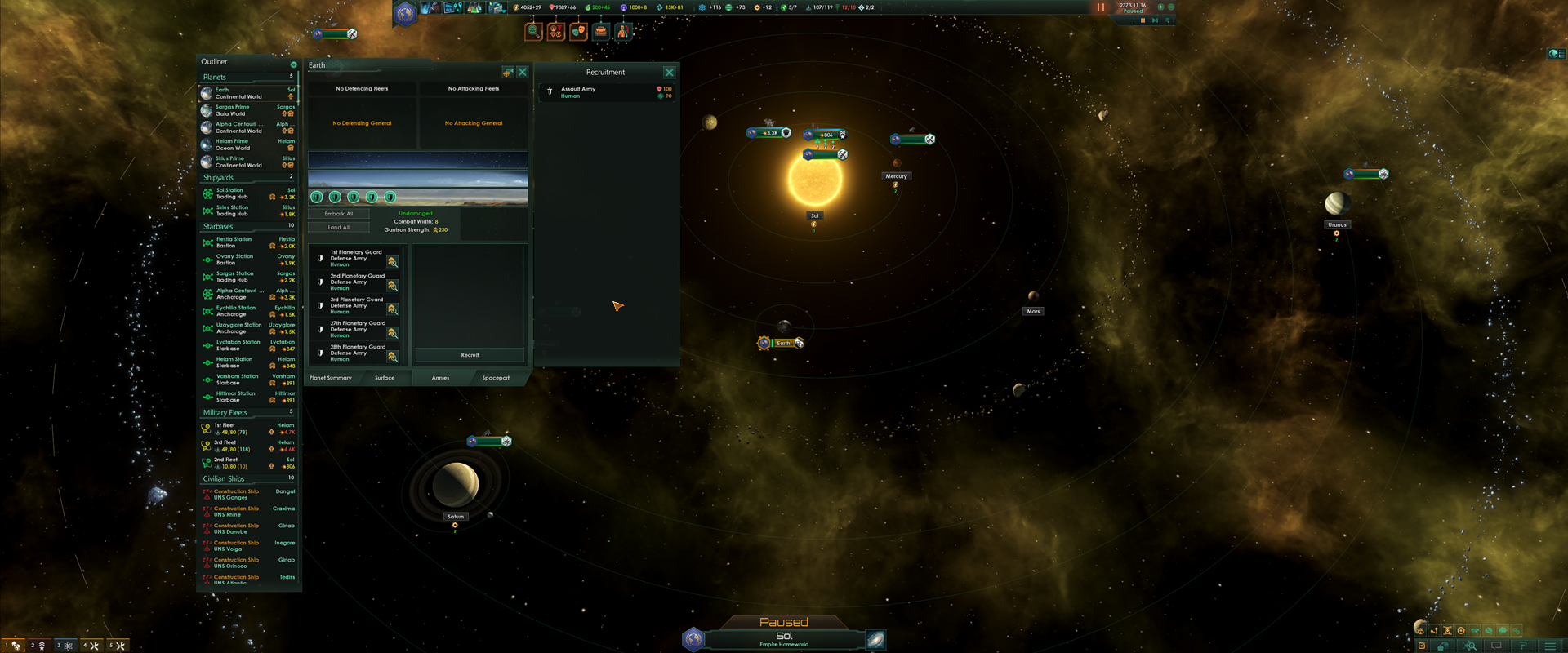Screen dimensions: 1568x653
Task: Close the Recruitment panel
Action: [669, 73]
